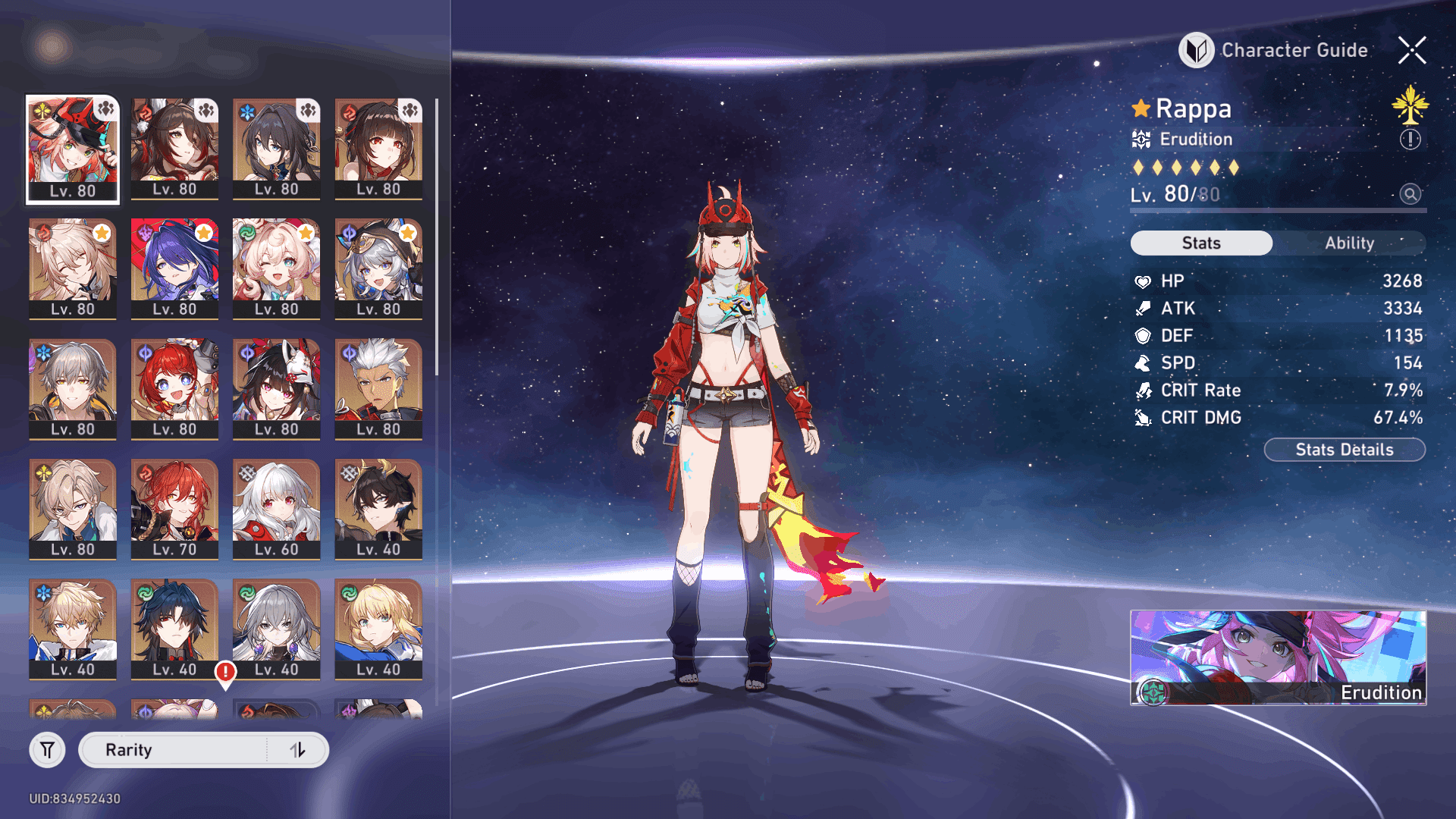Click the filter funnel button
The height and width of the screenshot is (819, 1456).
[47, 750]
